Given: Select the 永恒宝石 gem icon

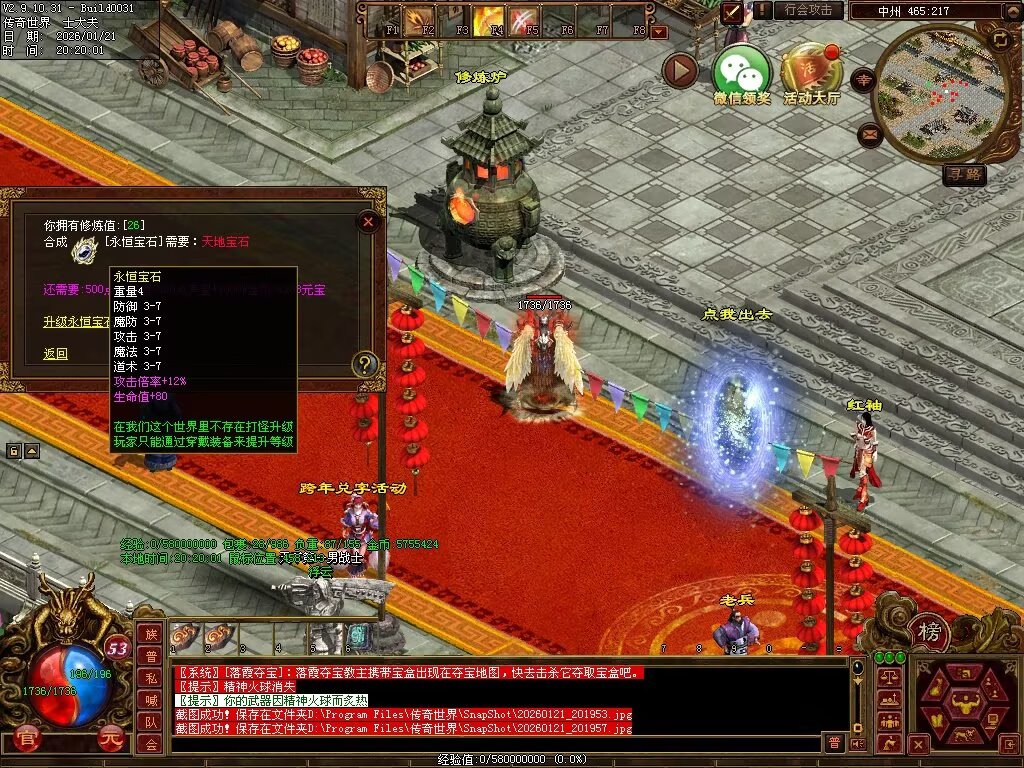Looking at the screenshot, I should coord(84,251).
